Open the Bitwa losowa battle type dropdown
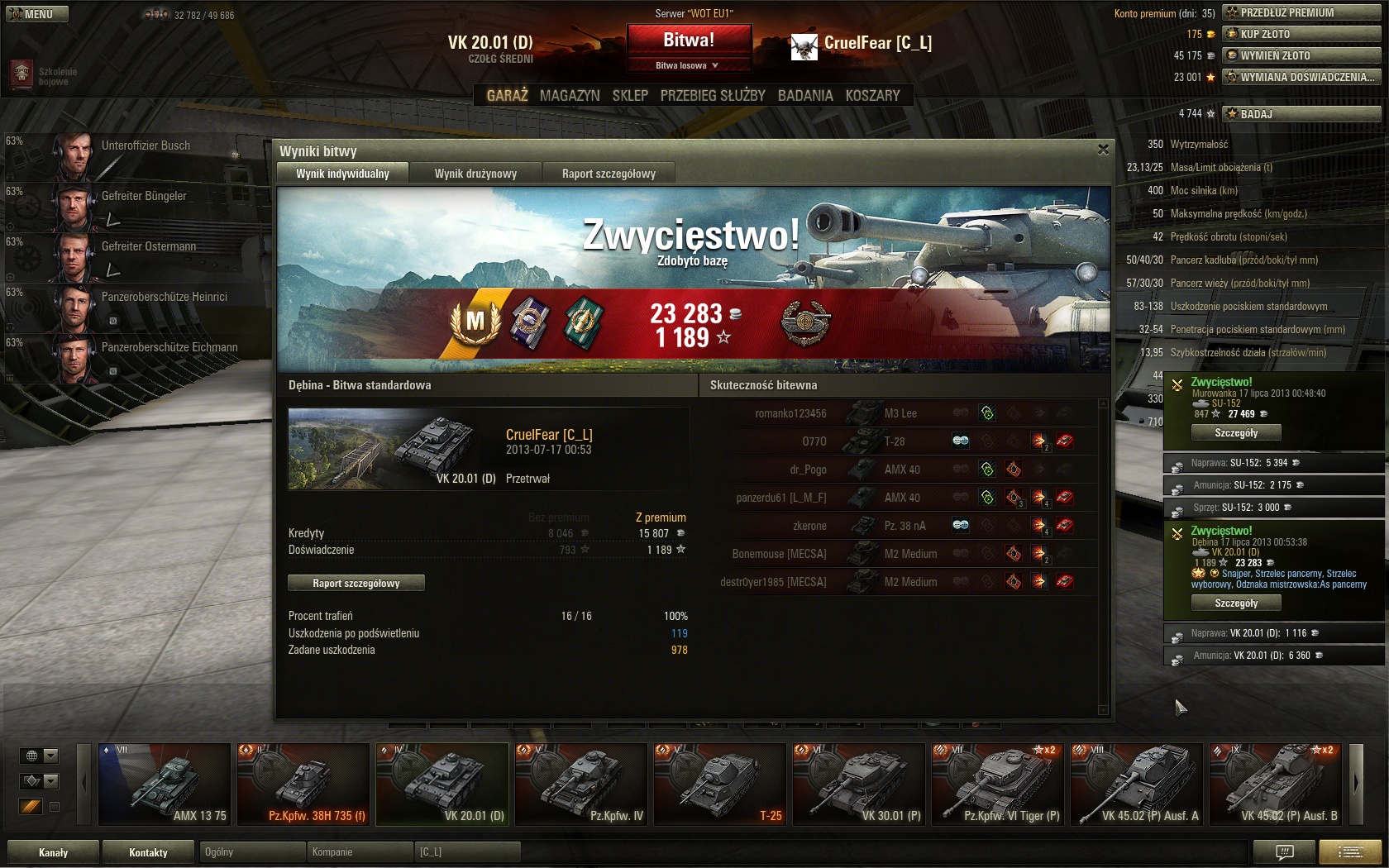This screenshot has width=1389, height=868. pos(688,65)
